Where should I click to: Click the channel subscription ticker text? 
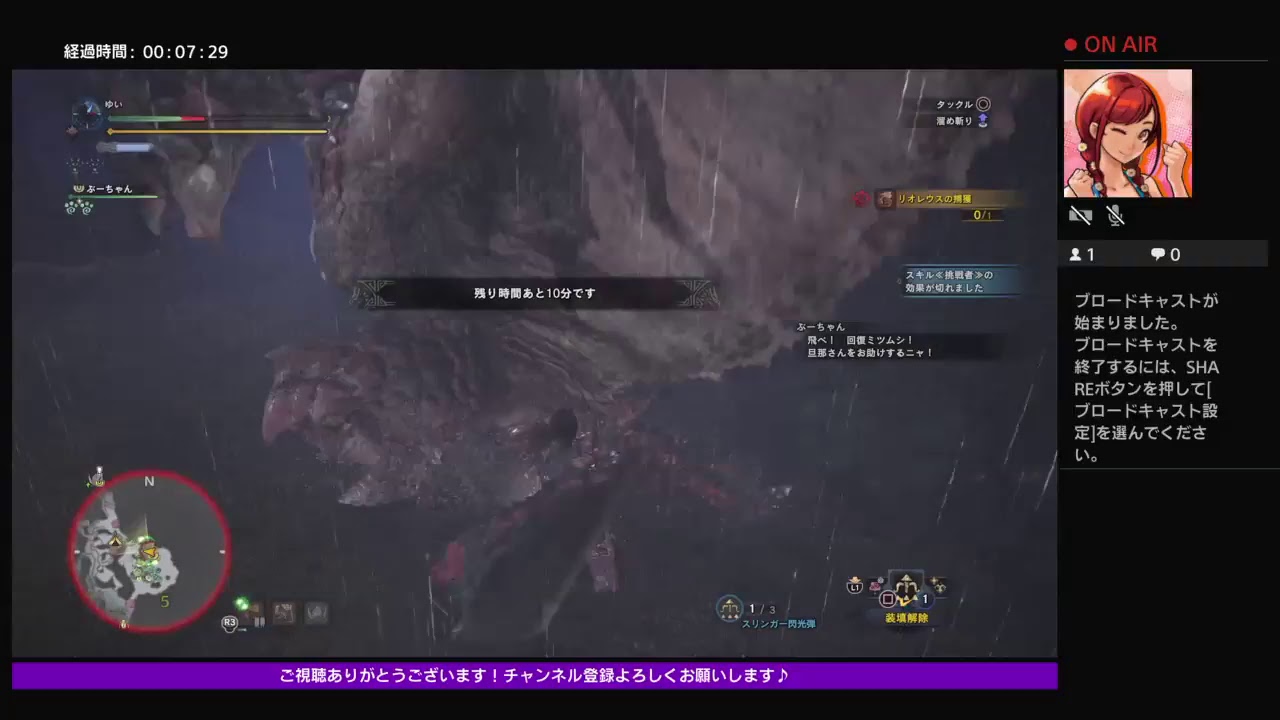tap(534, 675)
